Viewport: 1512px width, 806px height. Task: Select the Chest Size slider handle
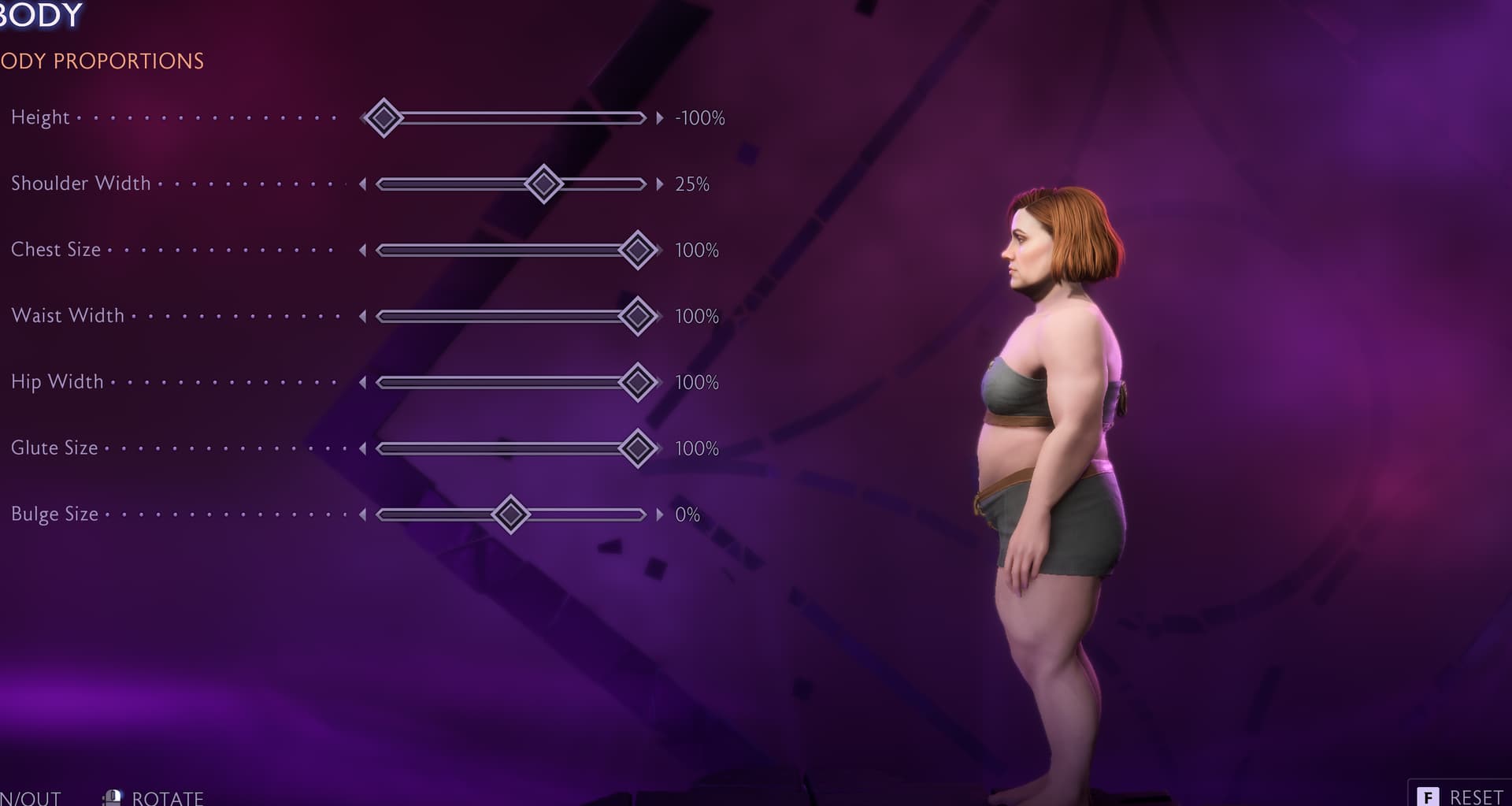pos(638,251)
